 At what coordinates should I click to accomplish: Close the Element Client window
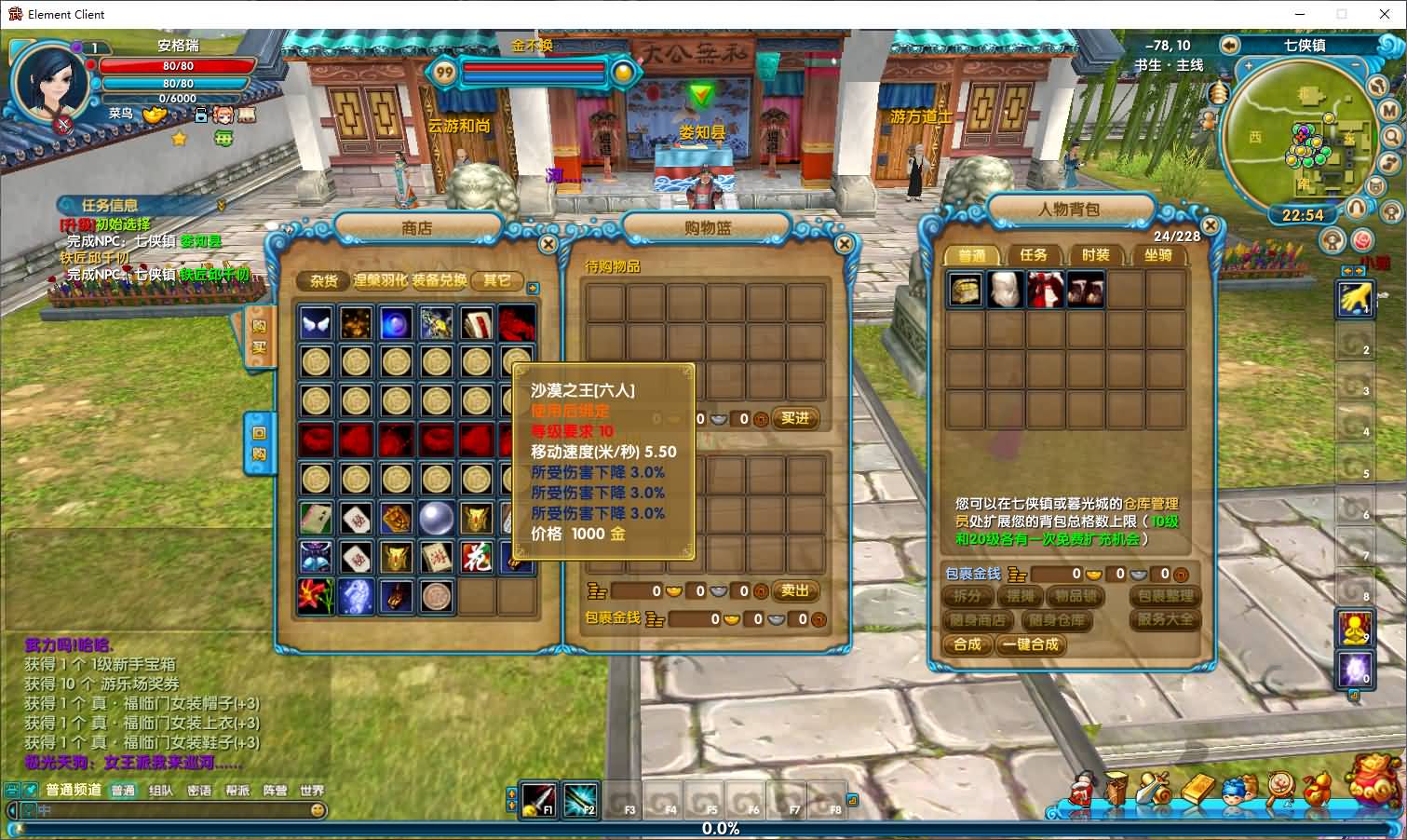coord(1383,14)
